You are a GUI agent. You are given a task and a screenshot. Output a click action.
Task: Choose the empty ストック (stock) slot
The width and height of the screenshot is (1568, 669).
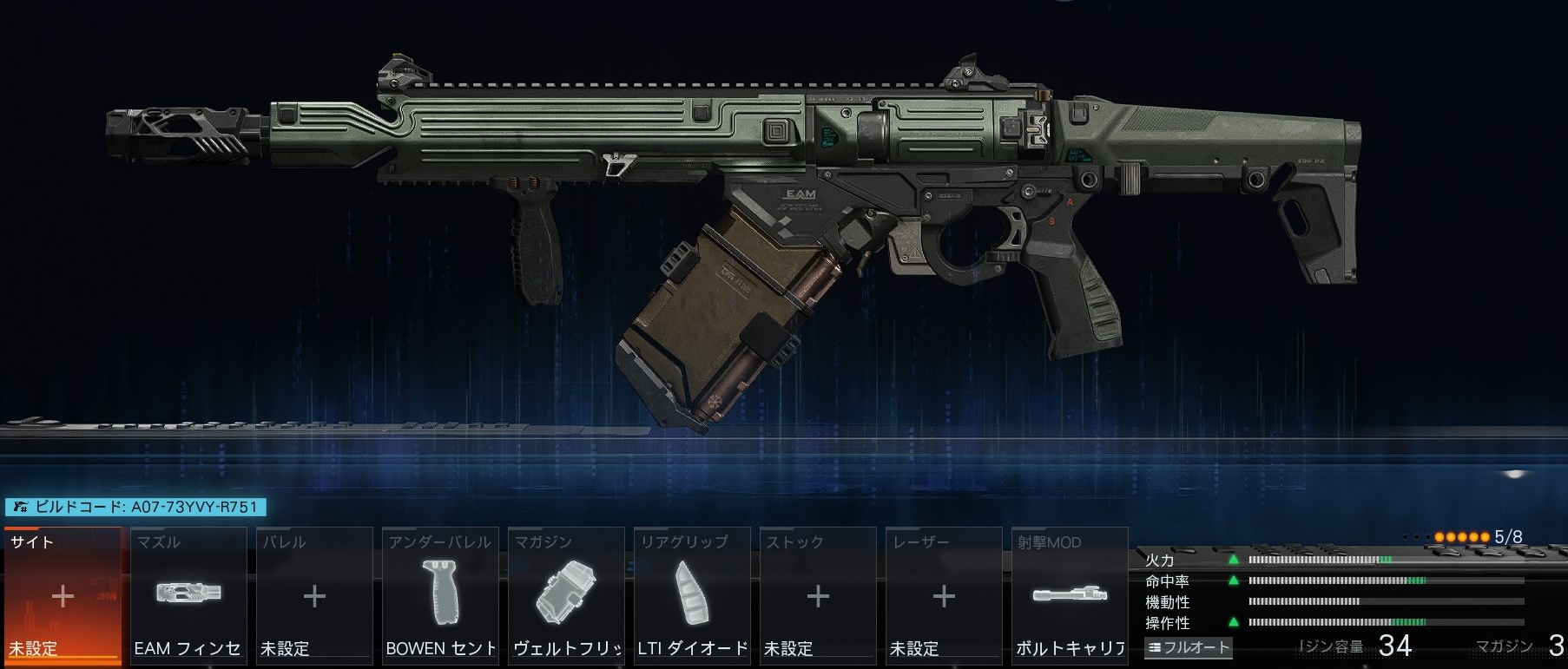818,596
